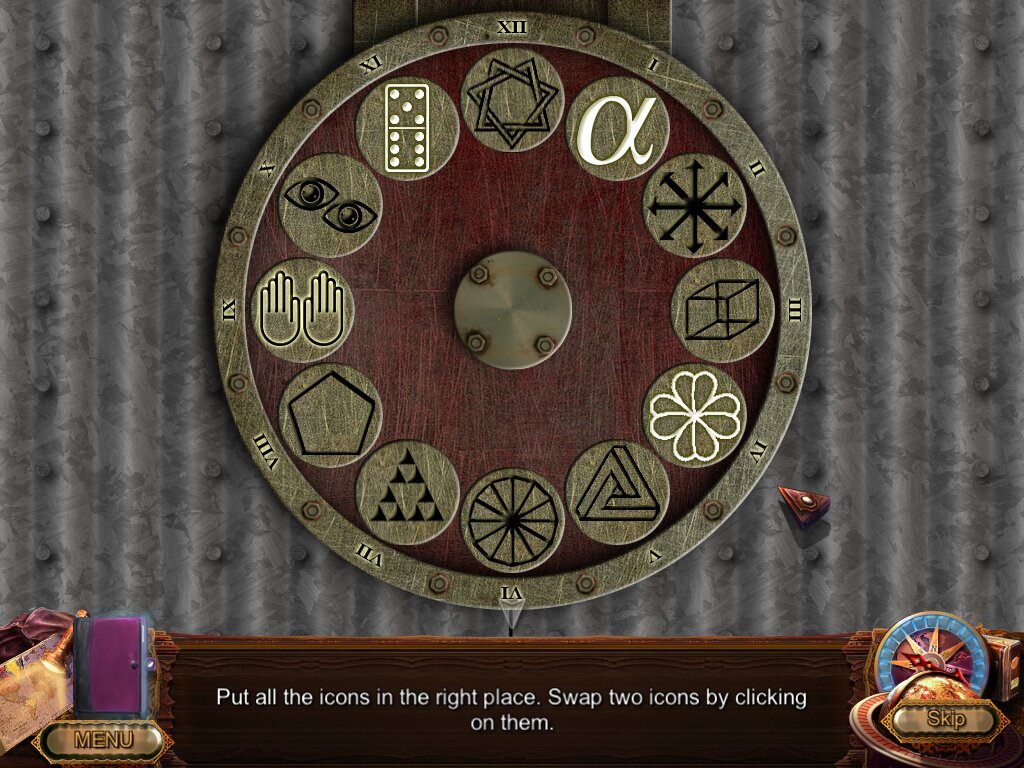Open the MENU button

103,740
